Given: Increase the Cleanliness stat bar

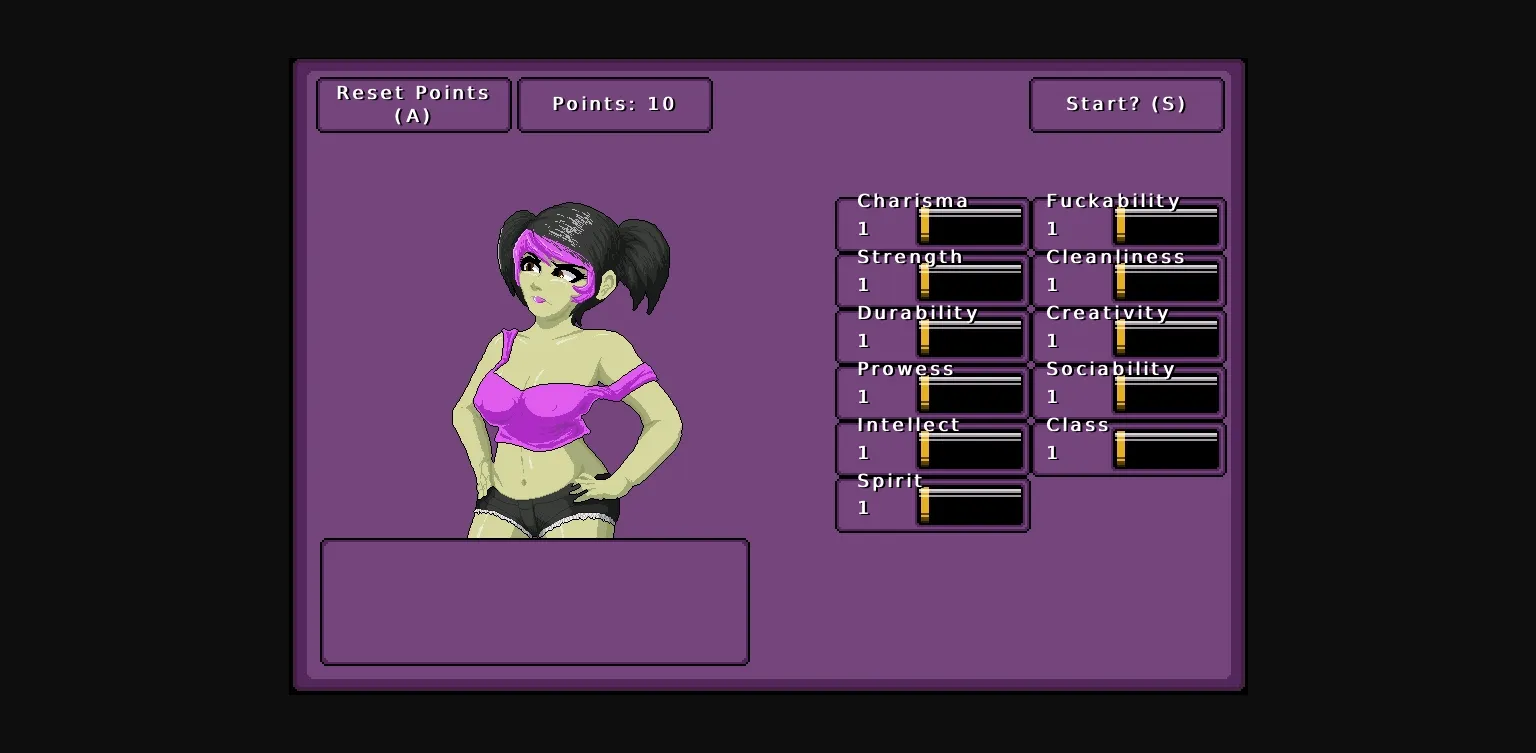Looking at the screenshot, I should tap(1166, 284).
